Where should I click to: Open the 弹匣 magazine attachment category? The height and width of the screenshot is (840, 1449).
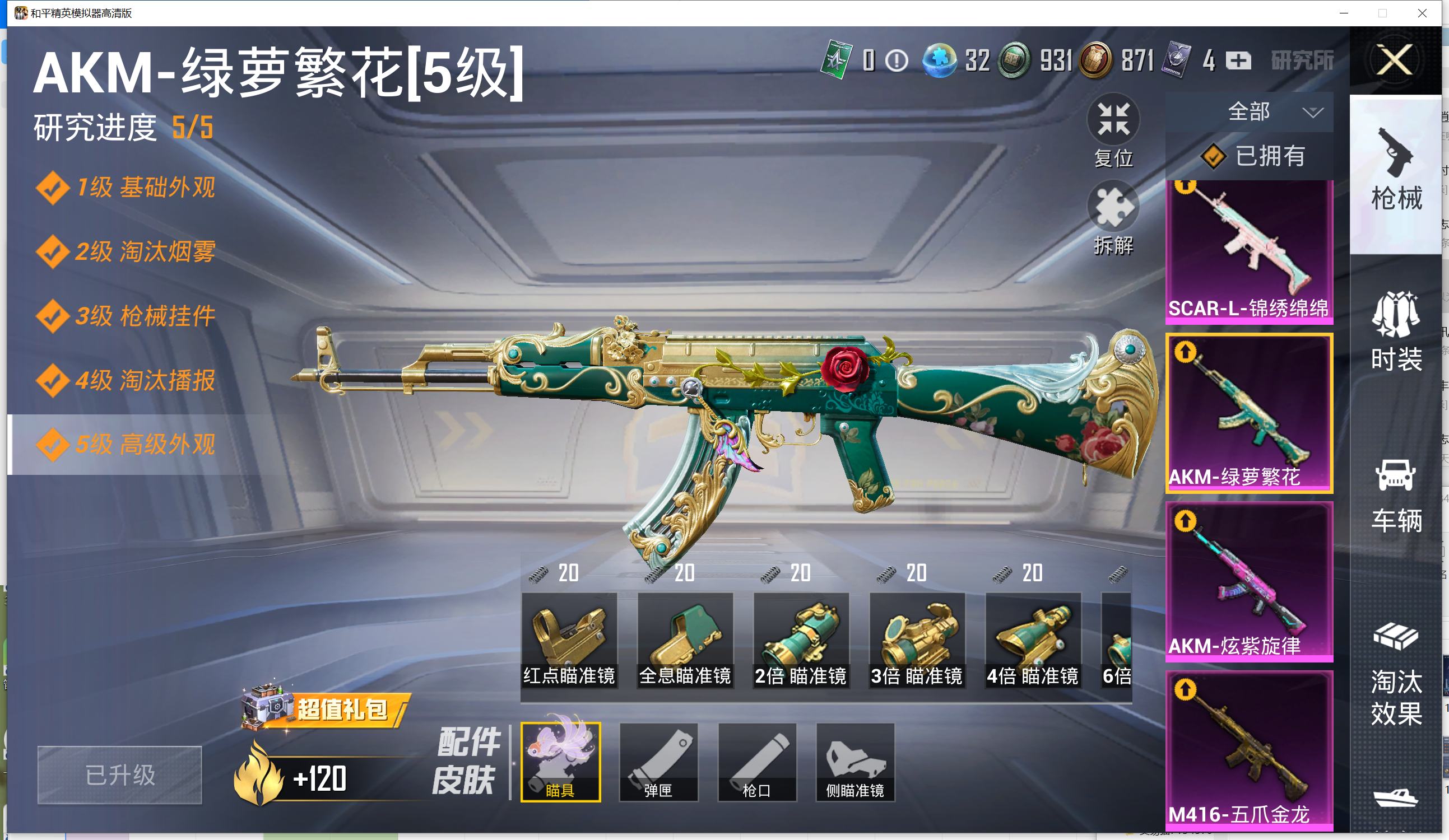coord(658,762)
